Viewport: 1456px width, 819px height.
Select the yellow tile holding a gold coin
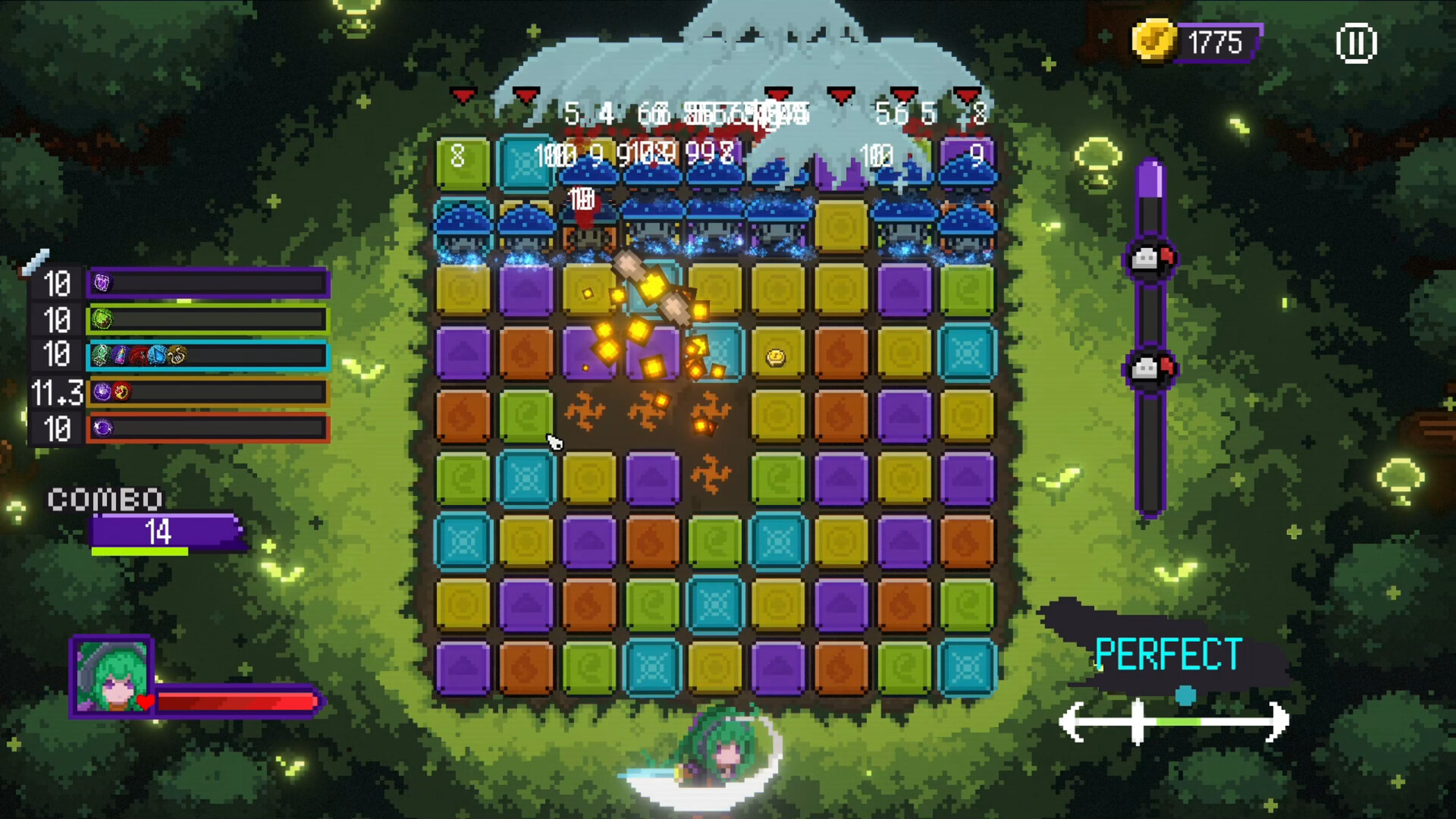[777, 354]
